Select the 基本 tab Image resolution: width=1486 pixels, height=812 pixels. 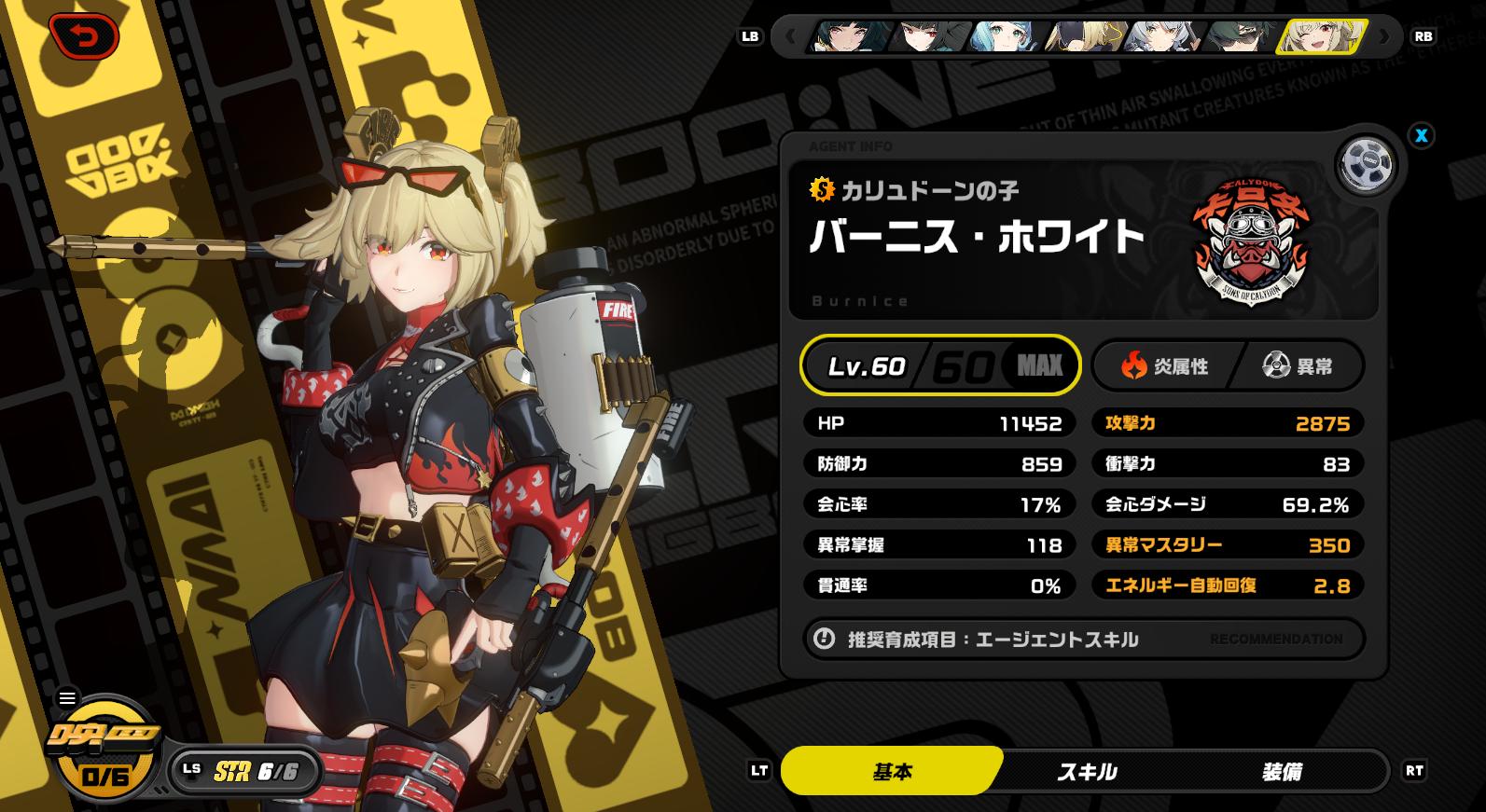point(892,772)
